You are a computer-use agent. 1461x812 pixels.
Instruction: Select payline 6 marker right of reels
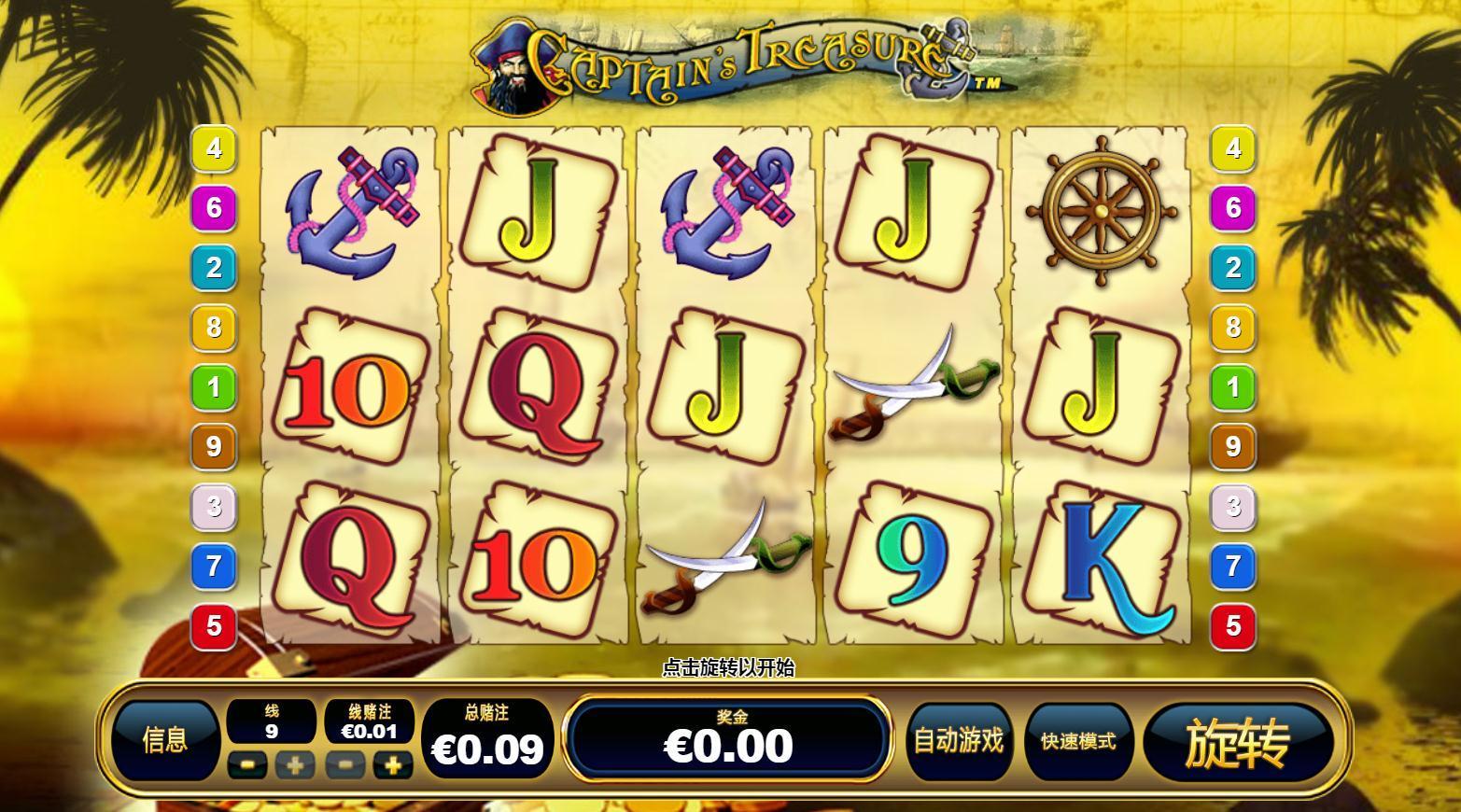pyautogui.click(x=1233, y=207)
